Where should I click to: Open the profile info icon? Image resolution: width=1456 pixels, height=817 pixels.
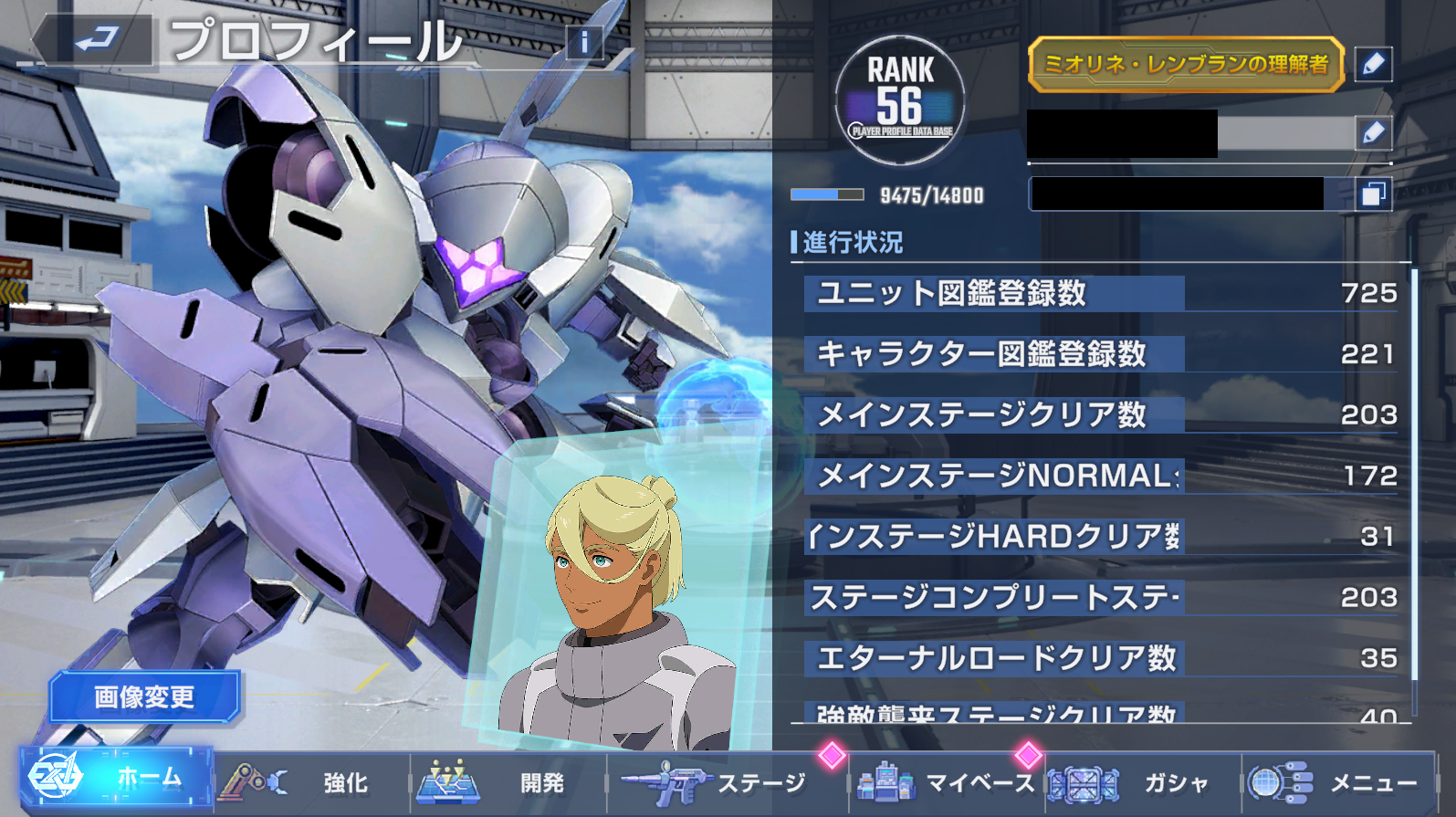tap(584, 42)
